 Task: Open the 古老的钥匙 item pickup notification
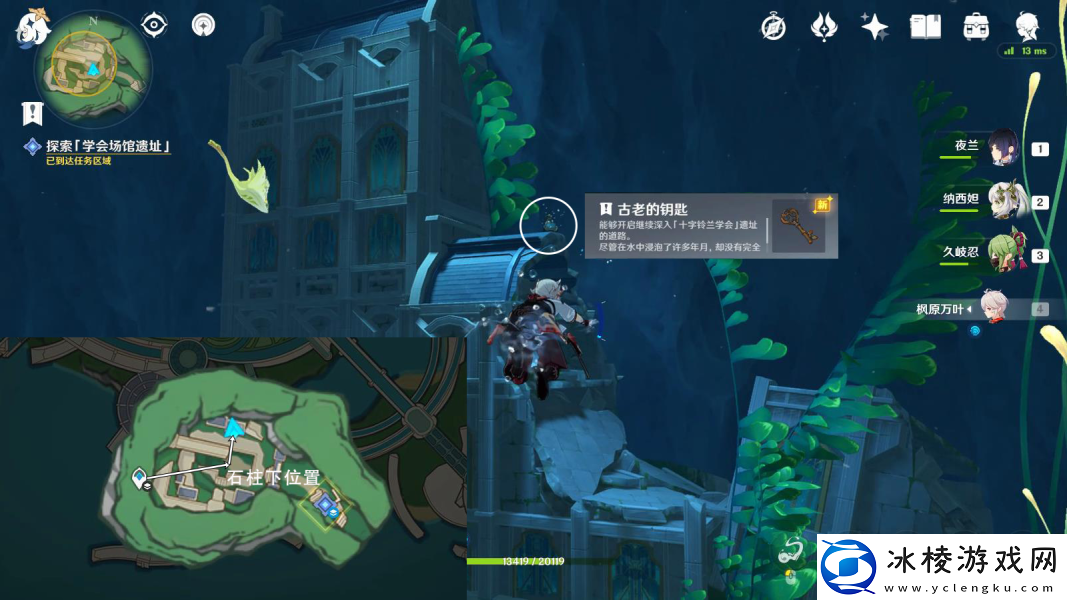710,226
